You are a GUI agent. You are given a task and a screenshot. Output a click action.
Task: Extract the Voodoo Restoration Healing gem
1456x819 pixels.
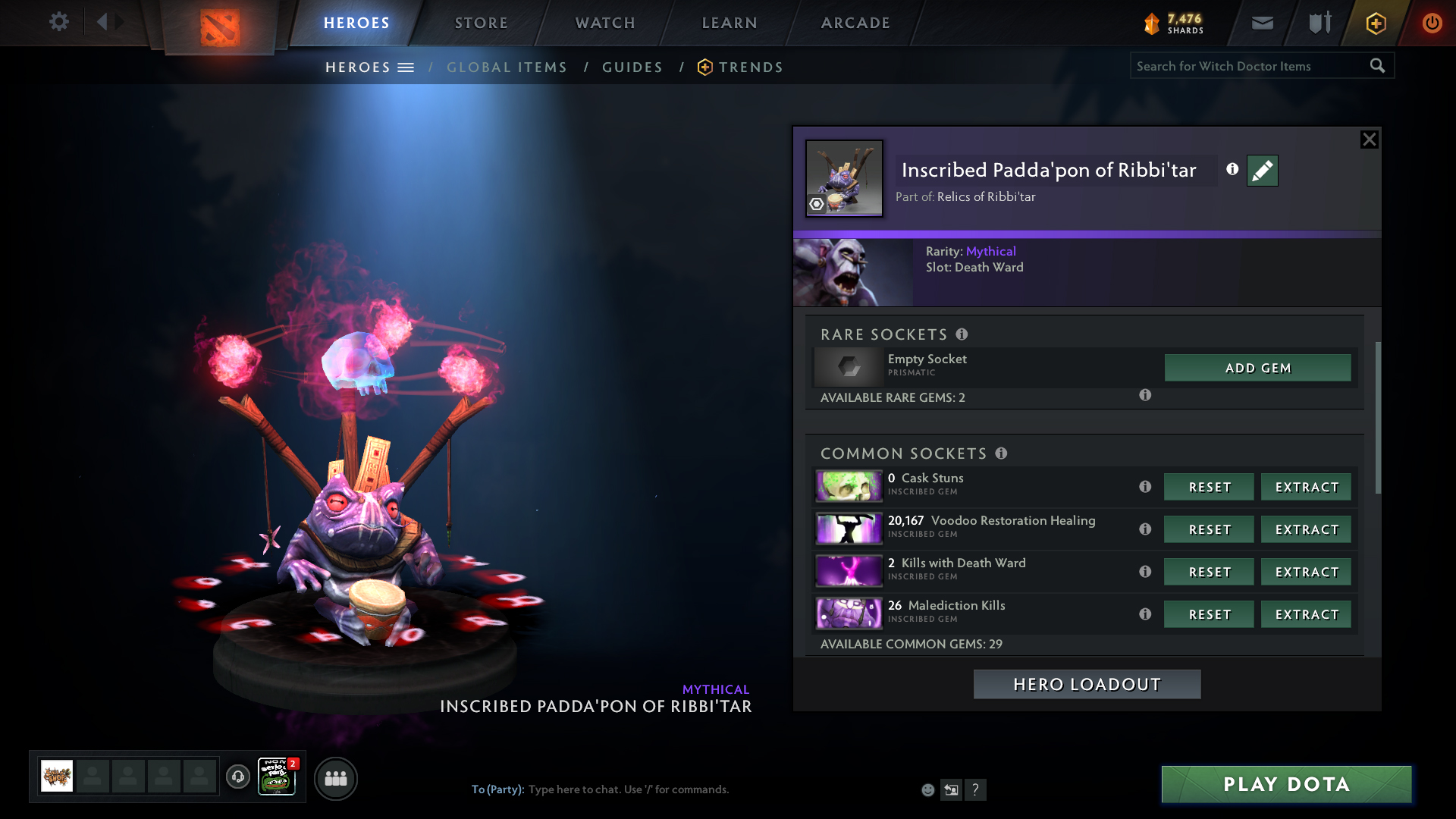tap(1306, 529)
